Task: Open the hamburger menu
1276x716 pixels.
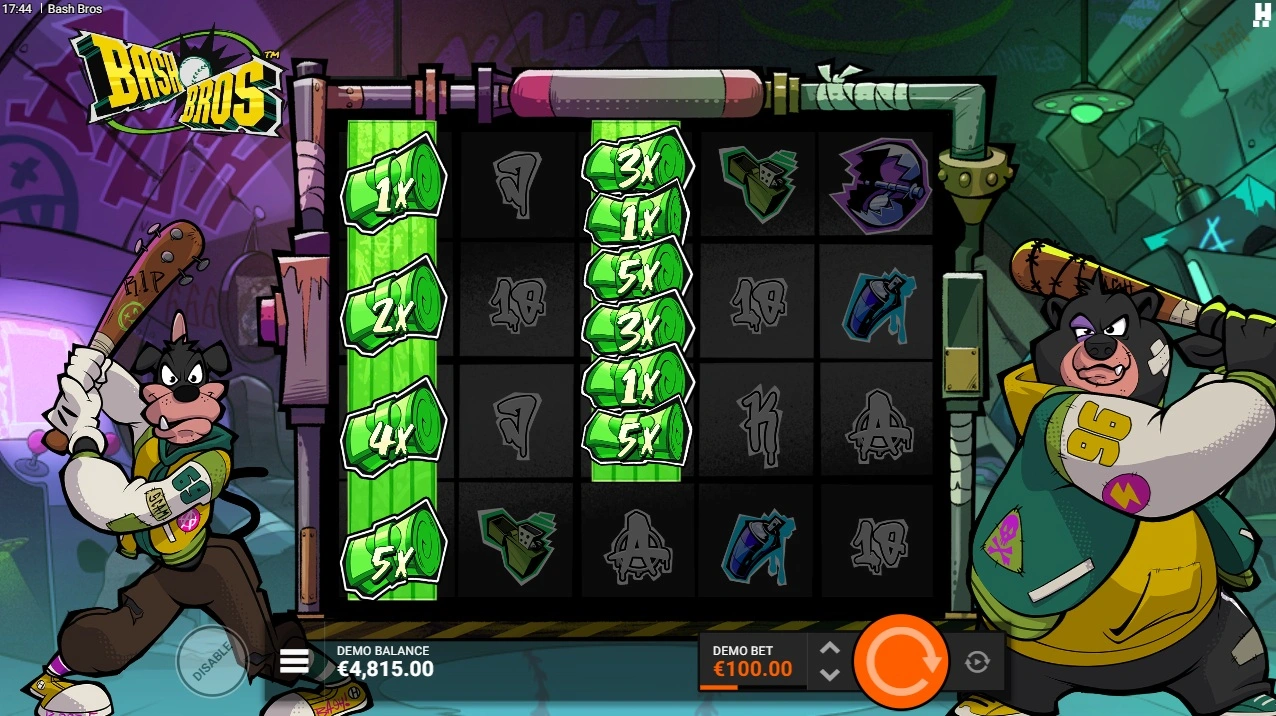Action: [x=294, y=661]
